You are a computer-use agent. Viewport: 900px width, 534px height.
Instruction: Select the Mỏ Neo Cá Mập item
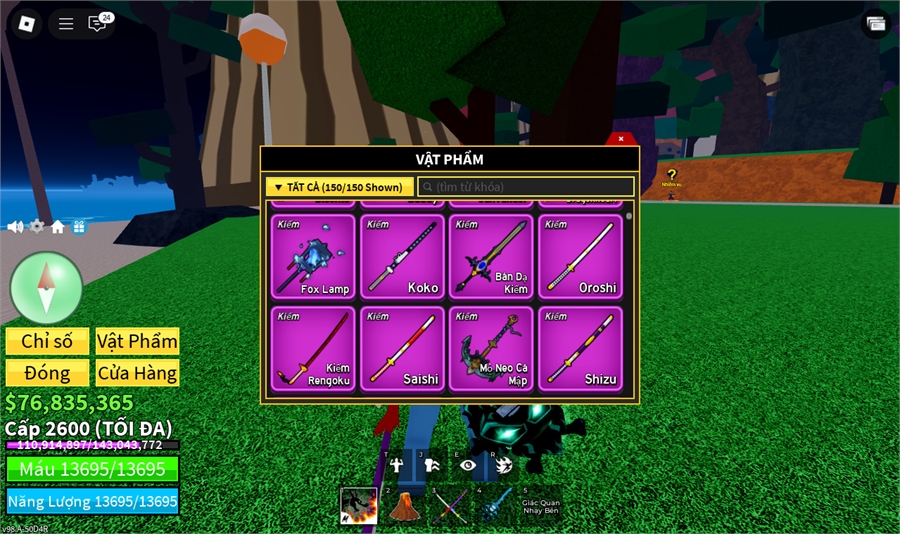491,348
